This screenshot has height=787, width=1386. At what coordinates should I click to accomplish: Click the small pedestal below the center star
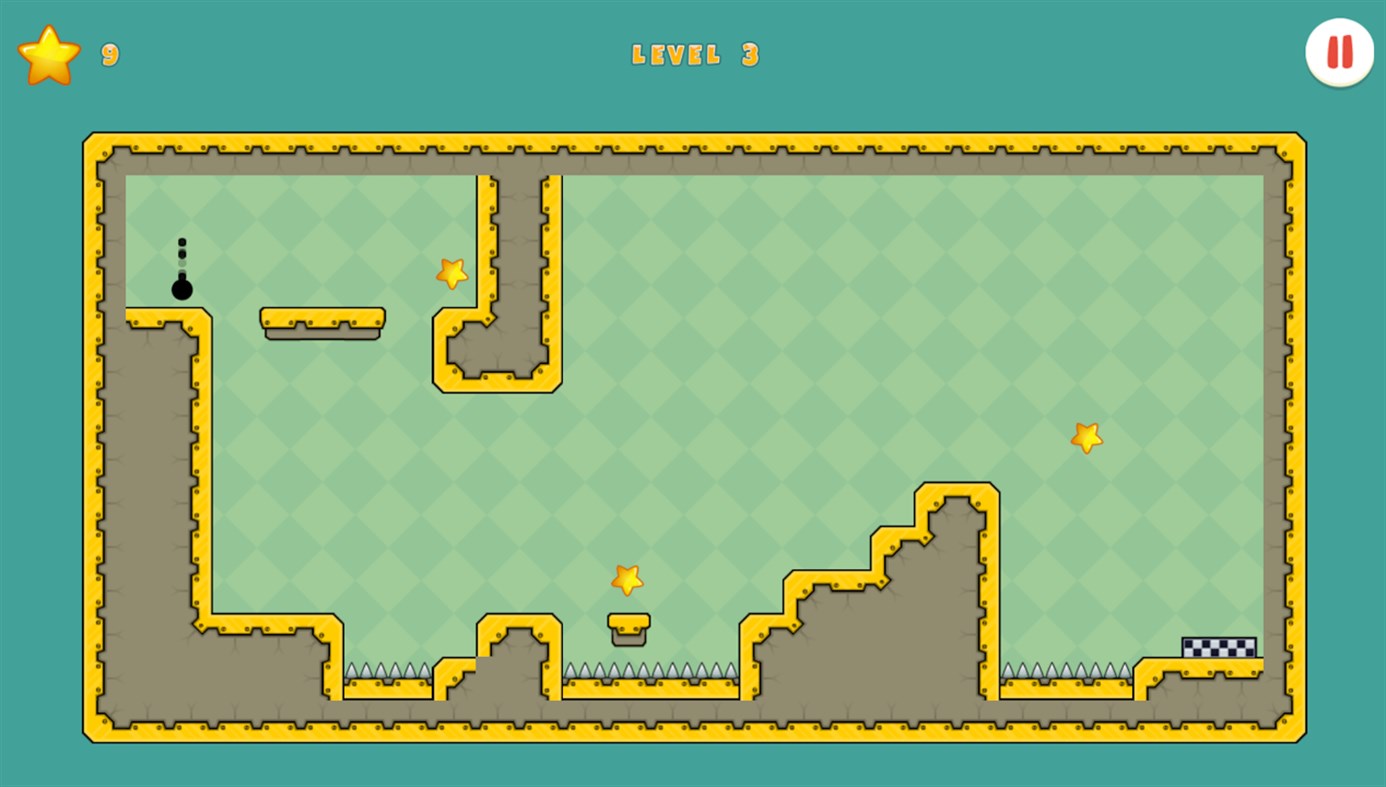pos(628,628)
